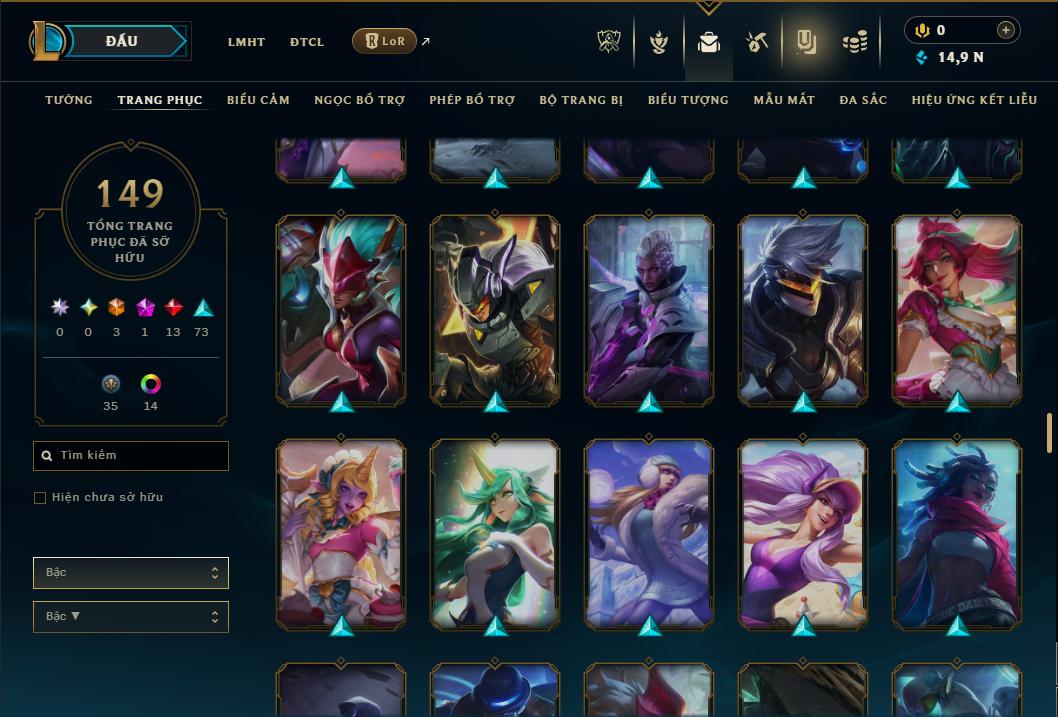Switch to the TƯỚNG tab
This screenshot has height=717, width=1058.
(x=69, y=100)
